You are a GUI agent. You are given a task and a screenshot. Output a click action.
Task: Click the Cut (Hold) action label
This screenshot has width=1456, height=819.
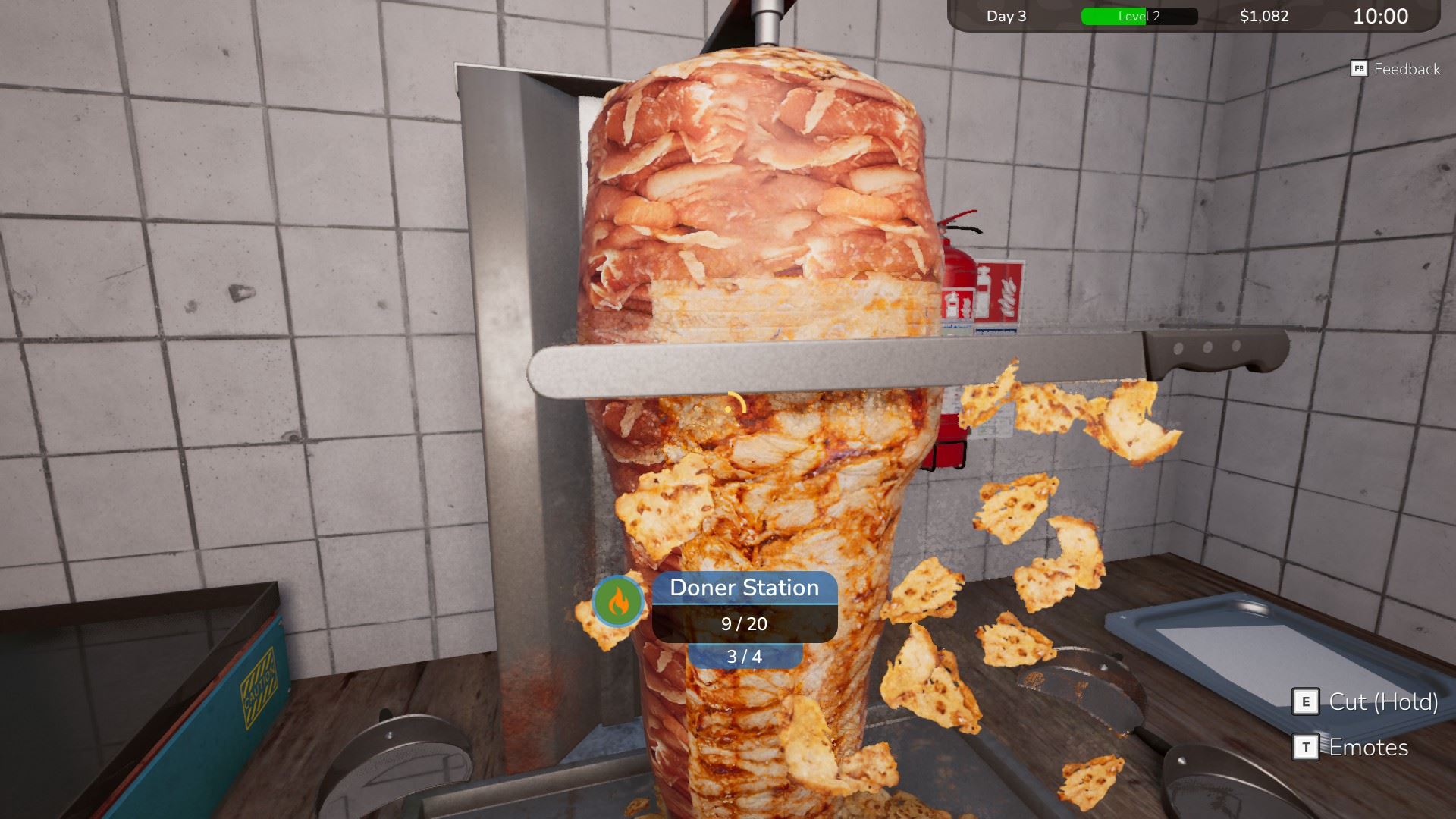(1385, 703)
